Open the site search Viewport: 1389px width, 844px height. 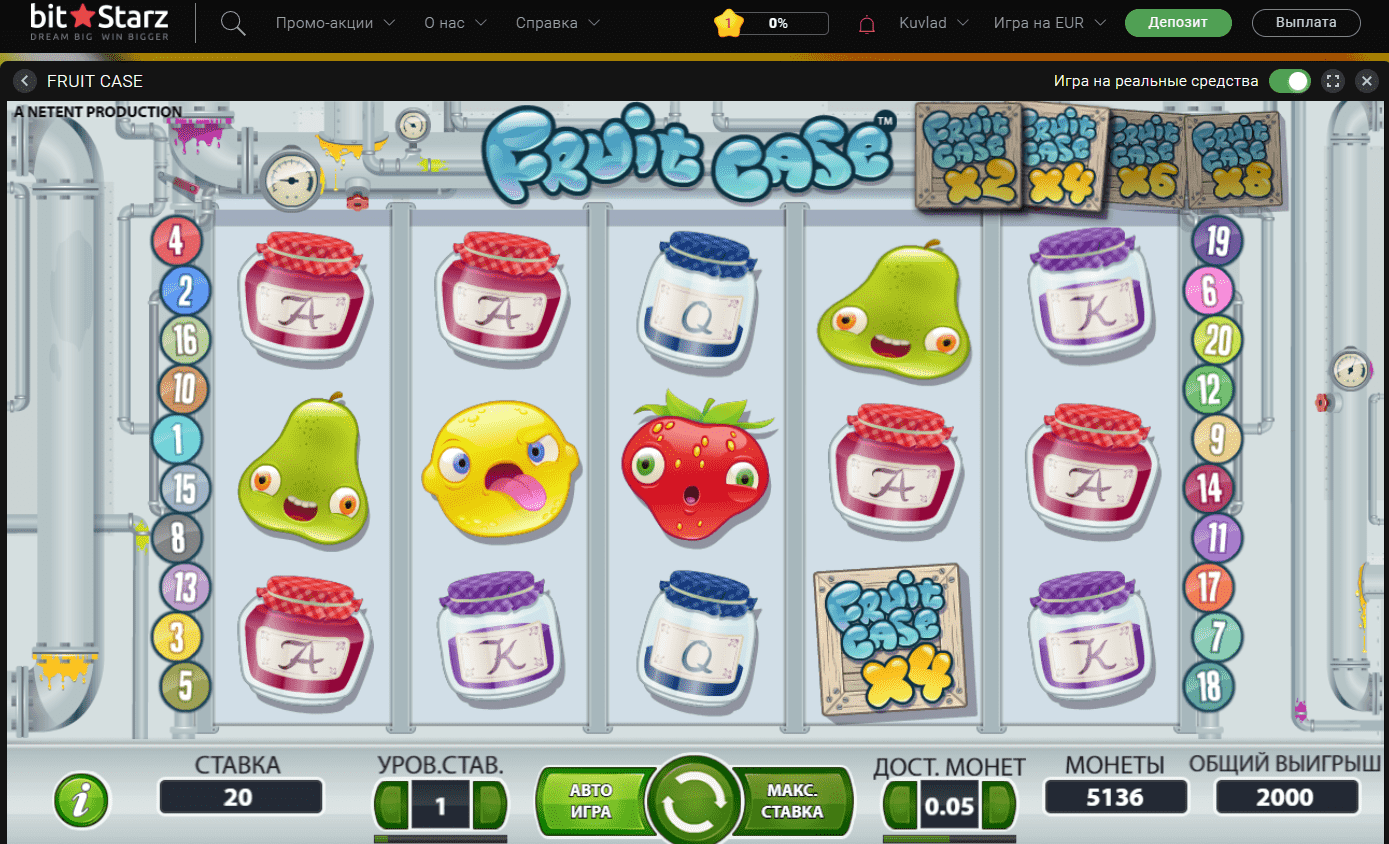233,22
